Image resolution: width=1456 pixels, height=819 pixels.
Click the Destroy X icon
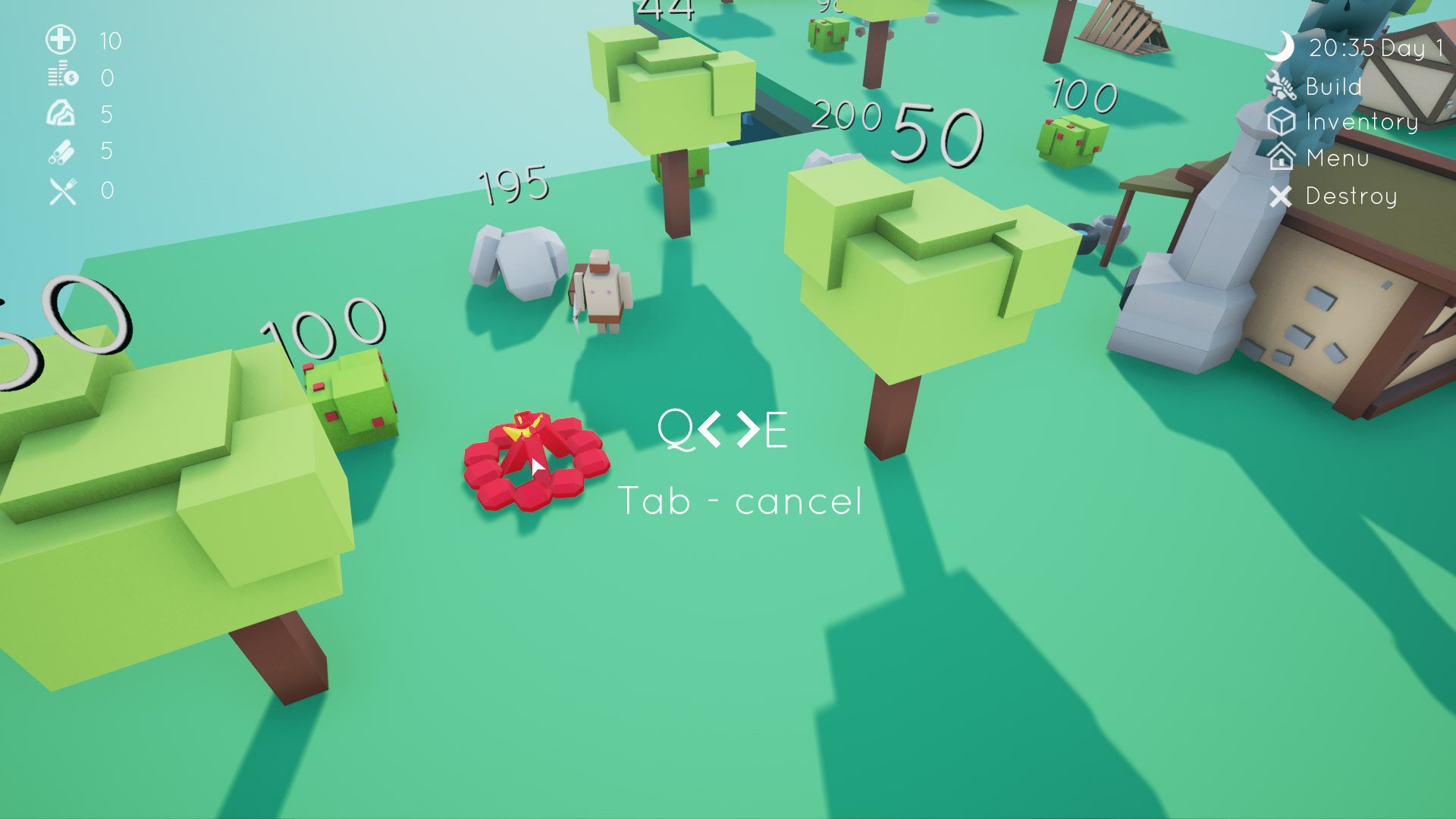(x=1282, y=197)
